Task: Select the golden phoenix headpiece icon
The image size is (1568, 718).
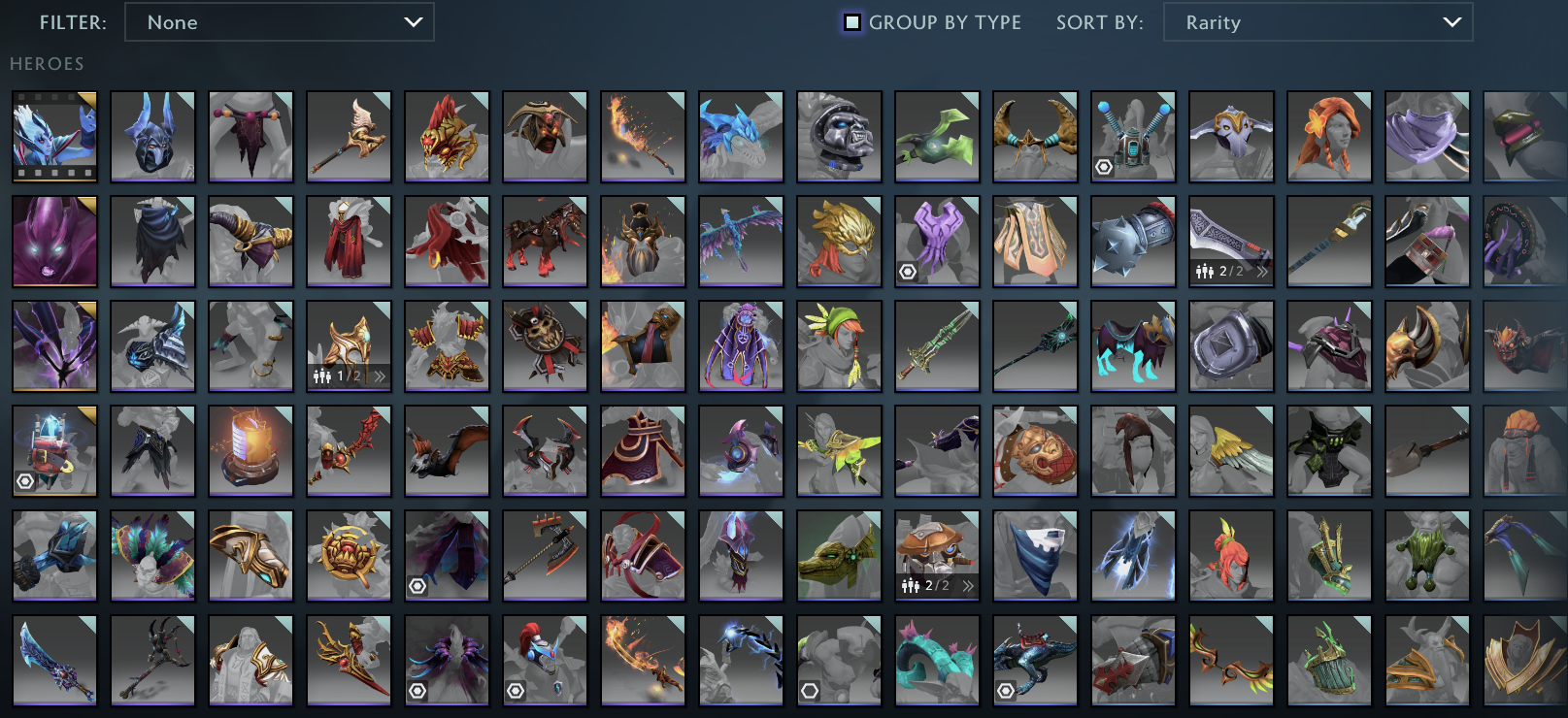Action: point(839,241)
